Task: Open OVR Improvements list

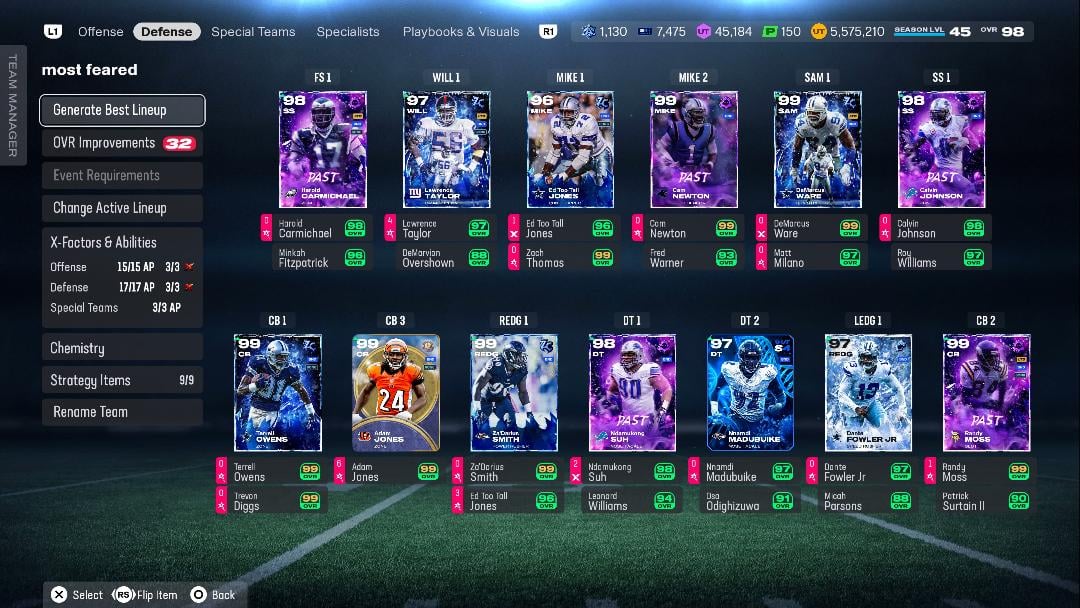Action: coord(122,143)
